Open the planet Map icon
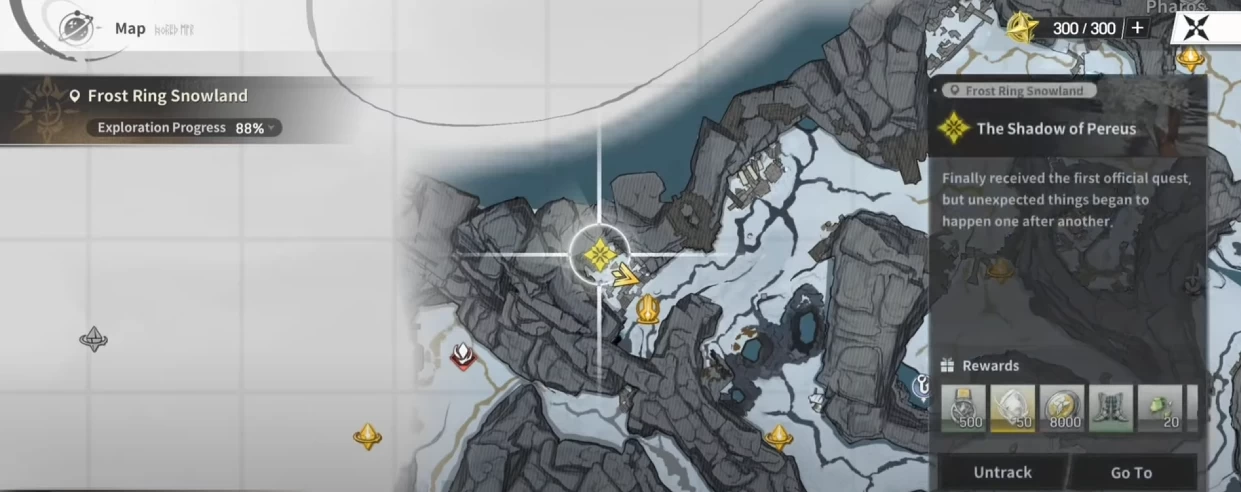The width and height of the screenshot is (1241, 492). [76, 28]
